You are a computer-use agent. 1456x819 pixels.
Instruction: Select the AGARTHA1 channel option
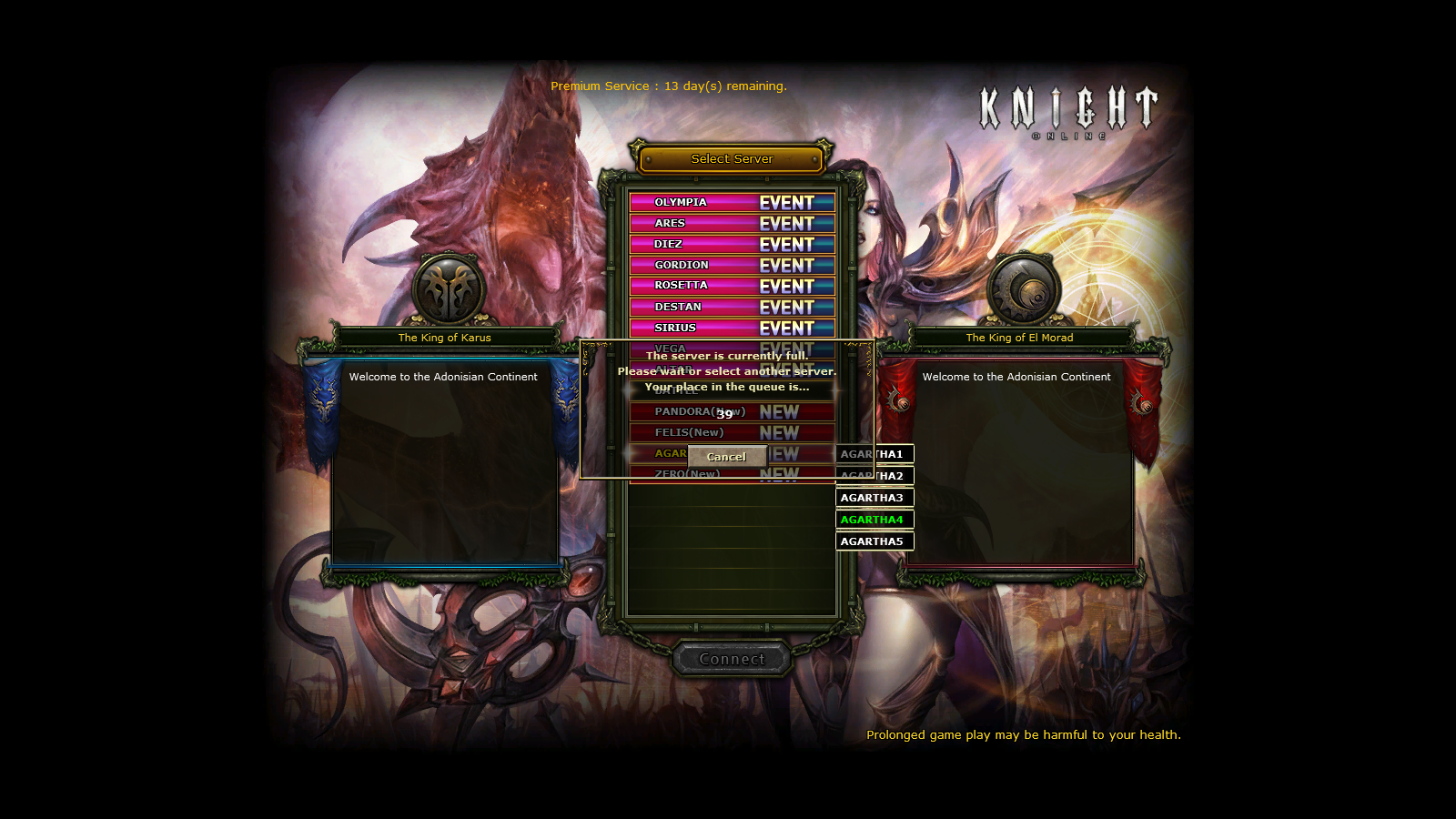pyautogui.click(x=874, y=454)
